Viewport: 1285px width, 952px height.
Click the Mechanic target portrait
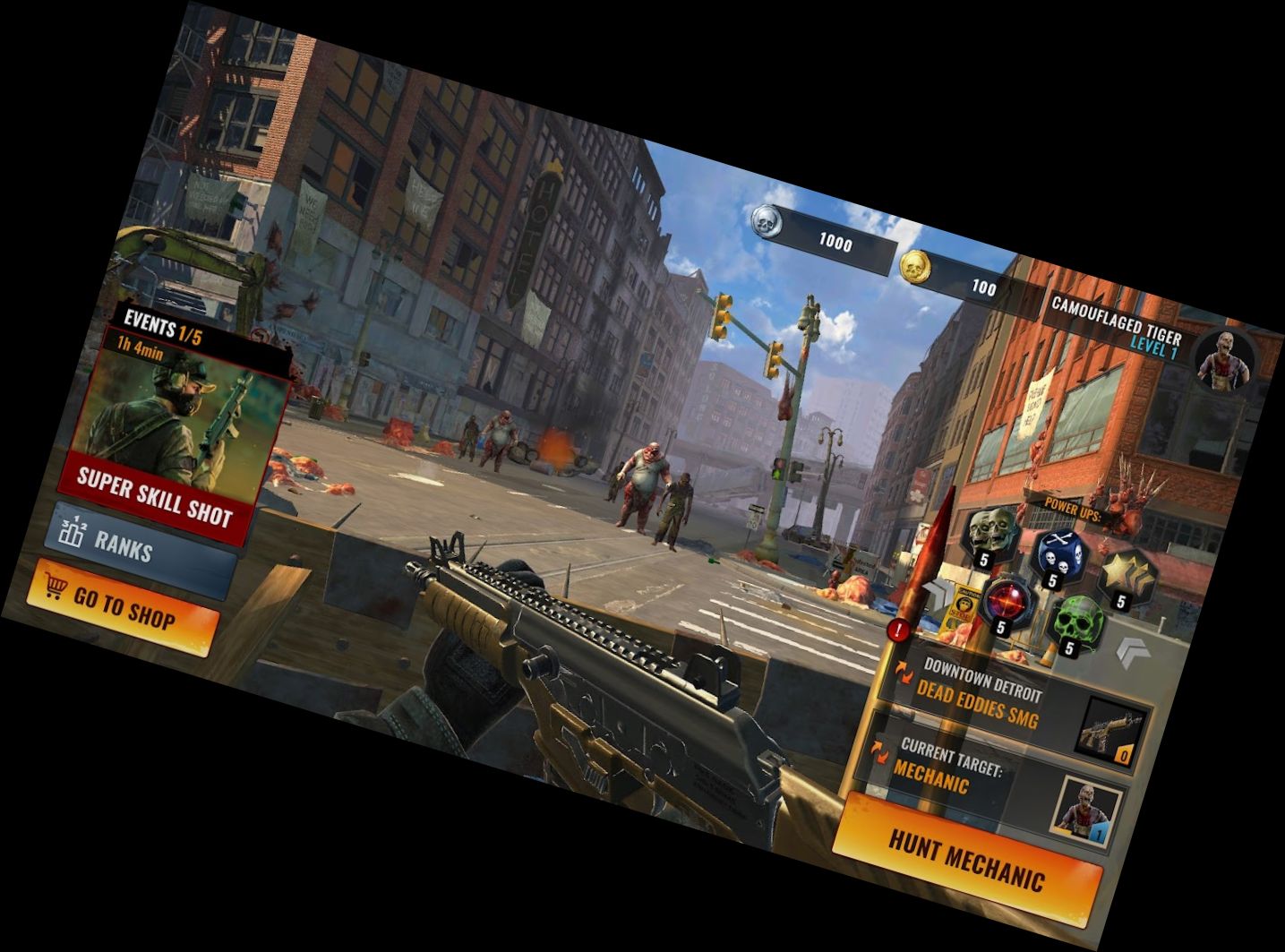(x=1088, y=809)
